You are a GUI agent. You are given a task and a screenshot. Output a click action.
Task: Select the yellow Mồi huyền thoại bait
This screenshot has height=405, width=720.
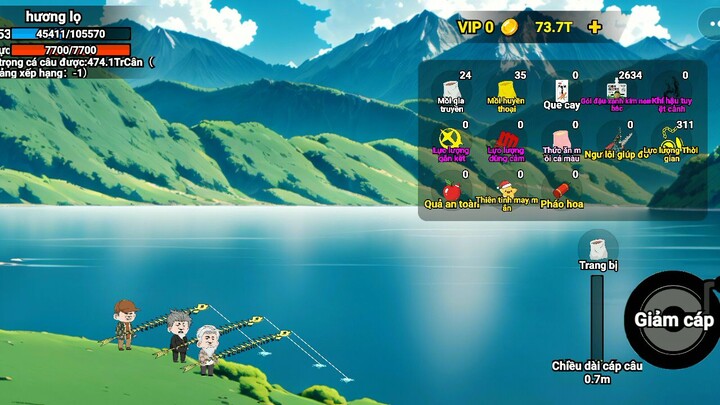[x=506, y=90]
